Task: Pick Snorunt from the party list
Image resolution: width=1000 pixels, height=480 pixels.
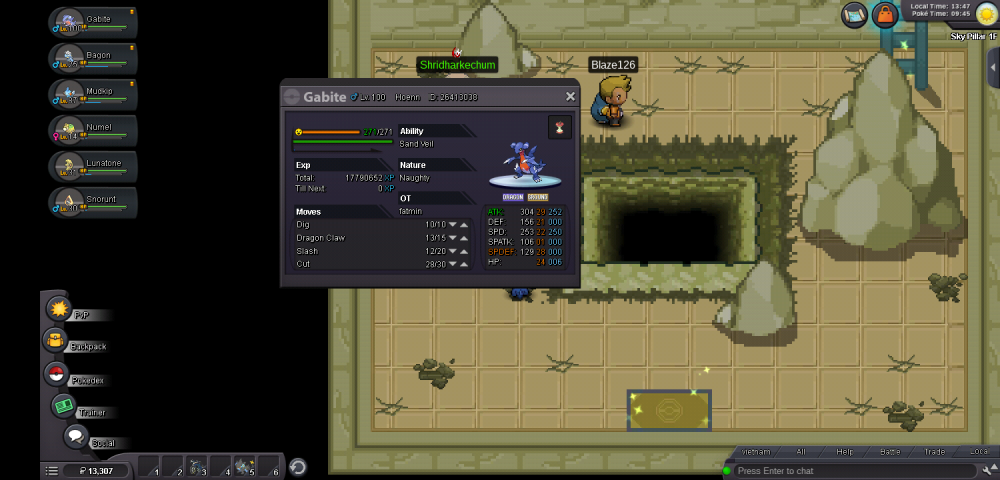Action: point(93,203)
